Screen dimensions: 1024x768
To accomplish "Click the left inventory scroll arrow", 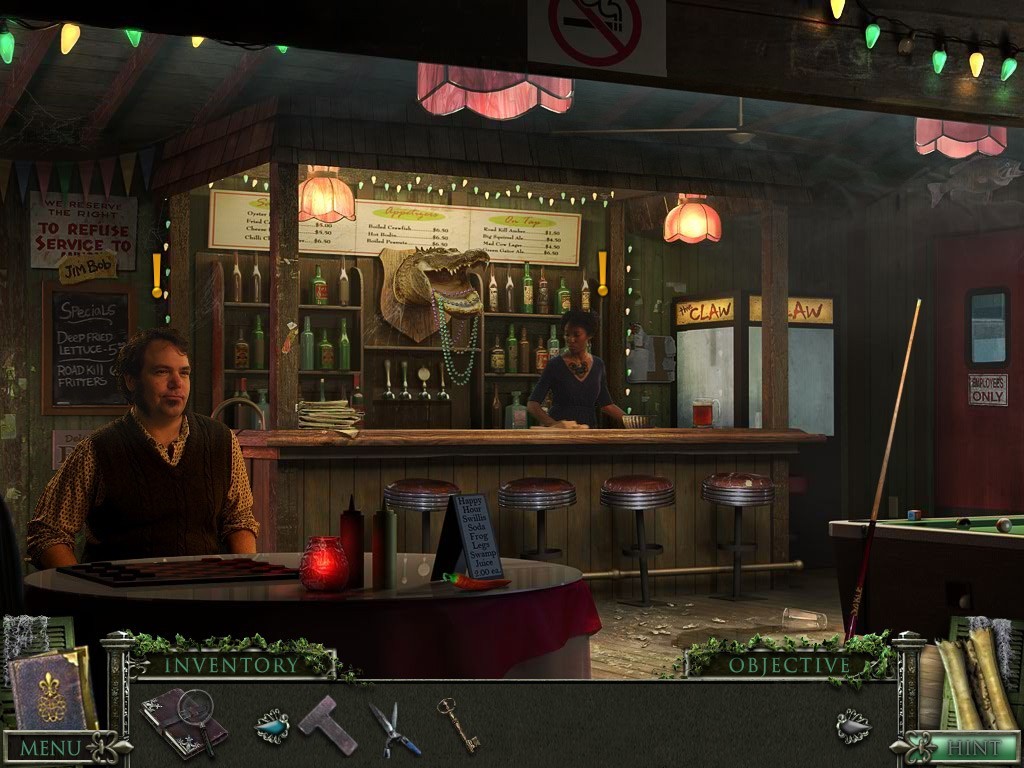I will [271, 725].
